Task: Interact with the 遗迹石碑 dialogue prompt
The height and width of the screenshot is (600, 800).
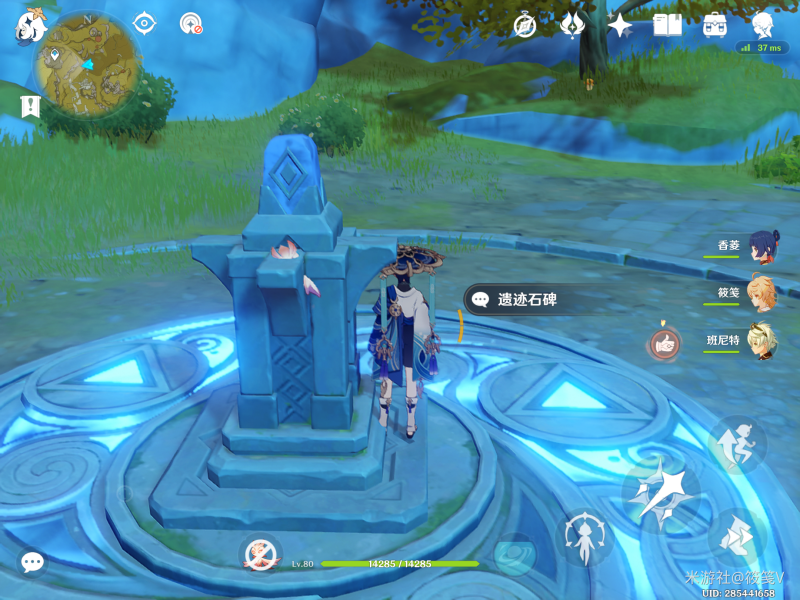Action: pyautogui.click(x=527, y=298)
